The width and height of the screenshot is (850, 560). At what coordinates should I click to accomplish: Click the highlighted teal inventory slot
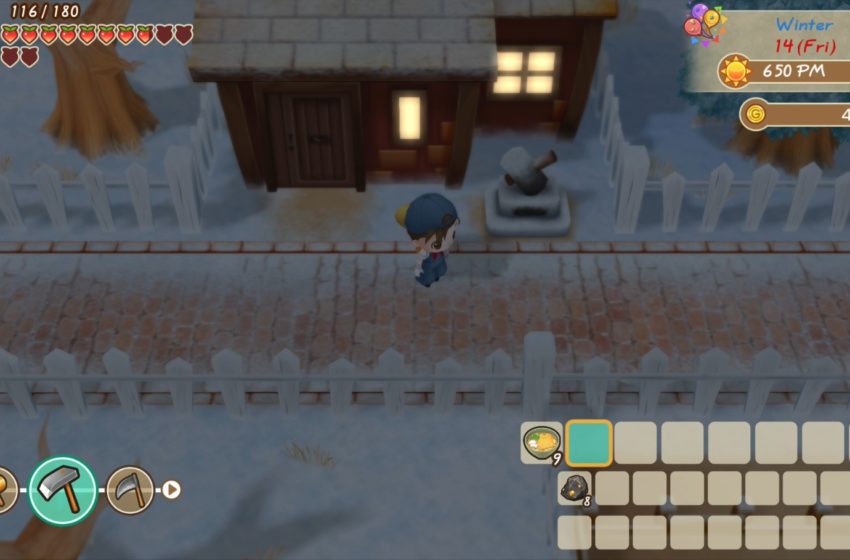click(589, 442)
